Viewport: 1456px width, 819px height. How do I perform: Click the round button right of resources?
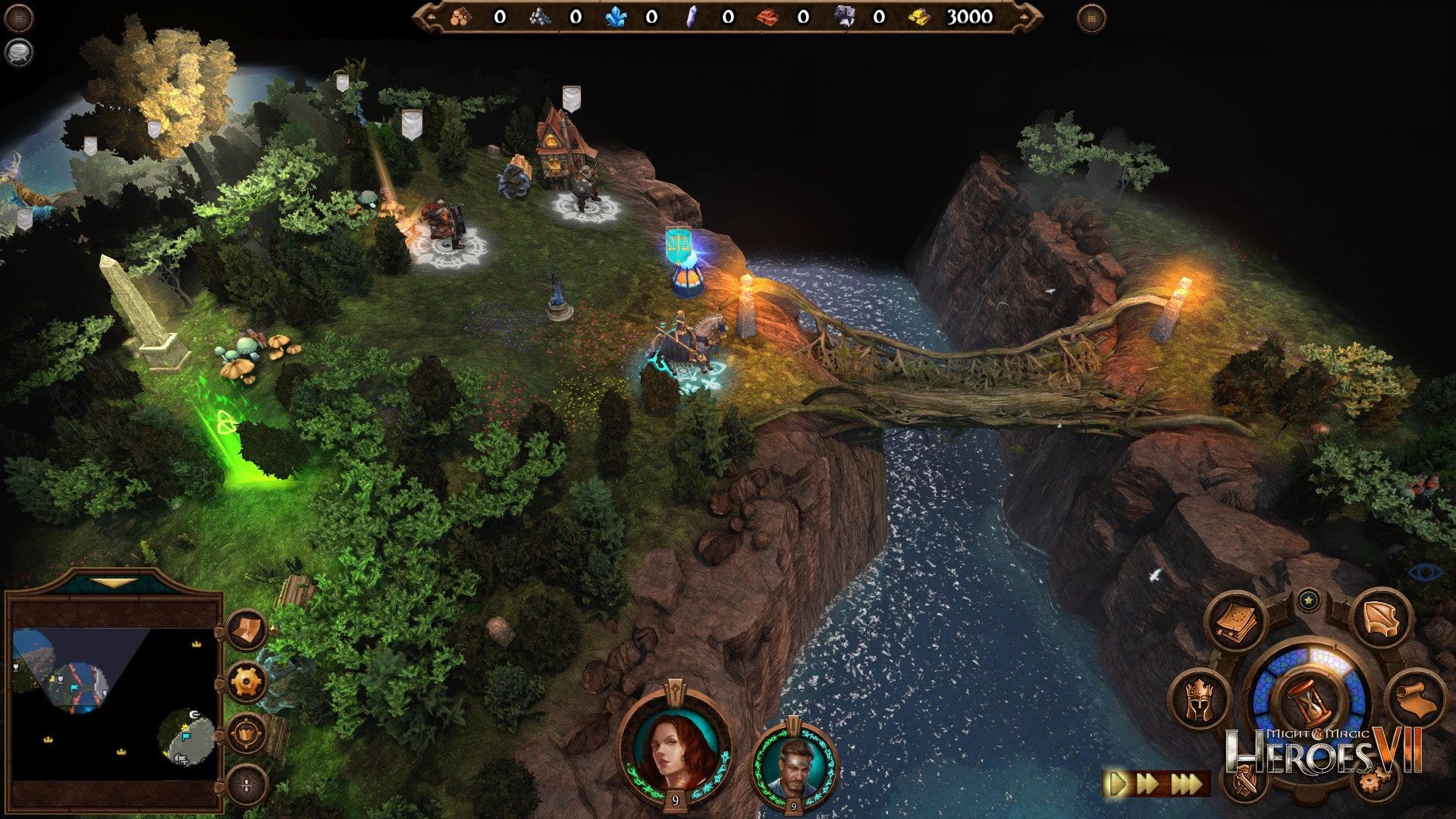tap(1090, 17)
